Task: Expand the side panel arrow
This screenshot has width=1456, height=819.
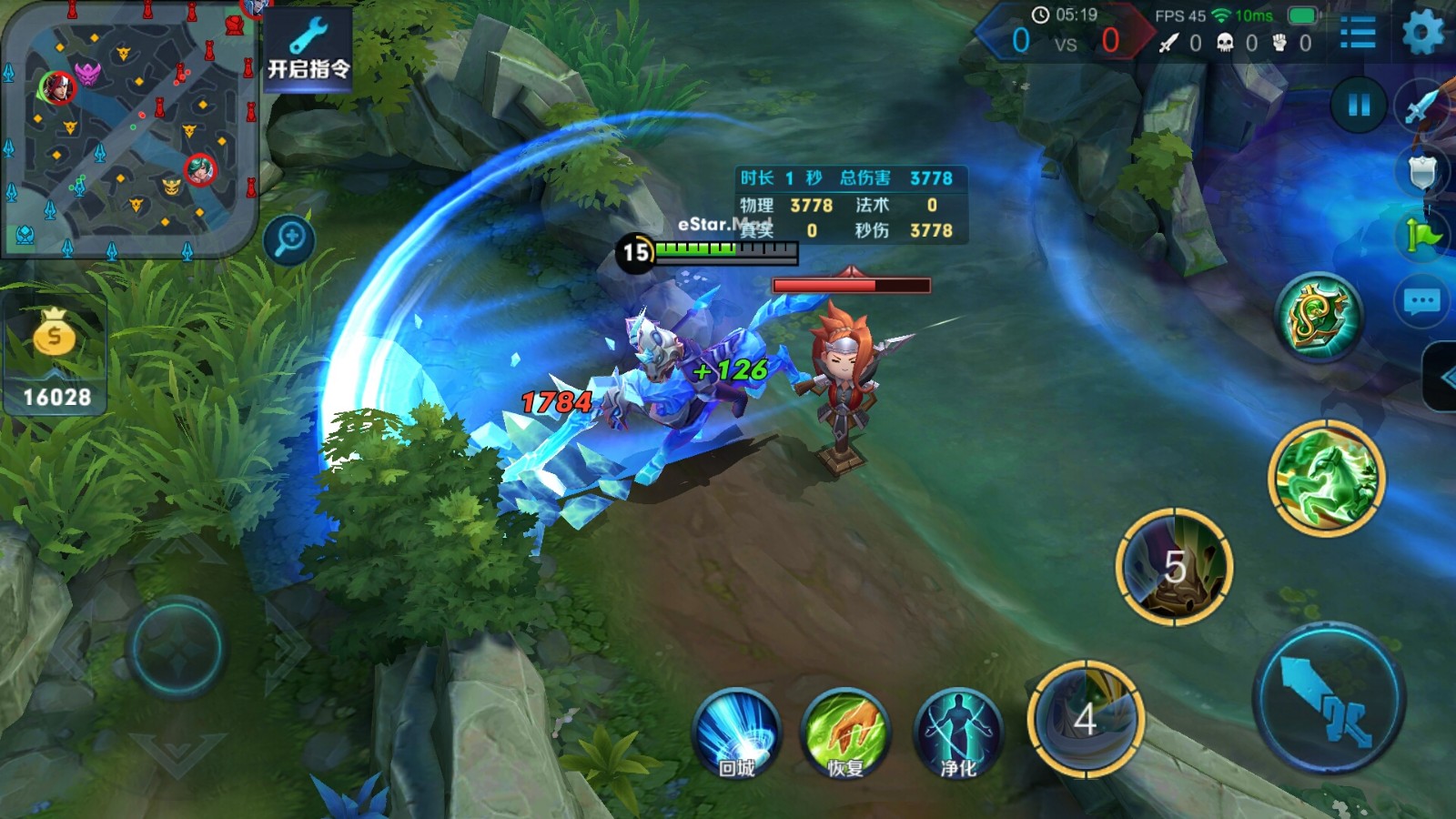Action: coord(1441,378)
